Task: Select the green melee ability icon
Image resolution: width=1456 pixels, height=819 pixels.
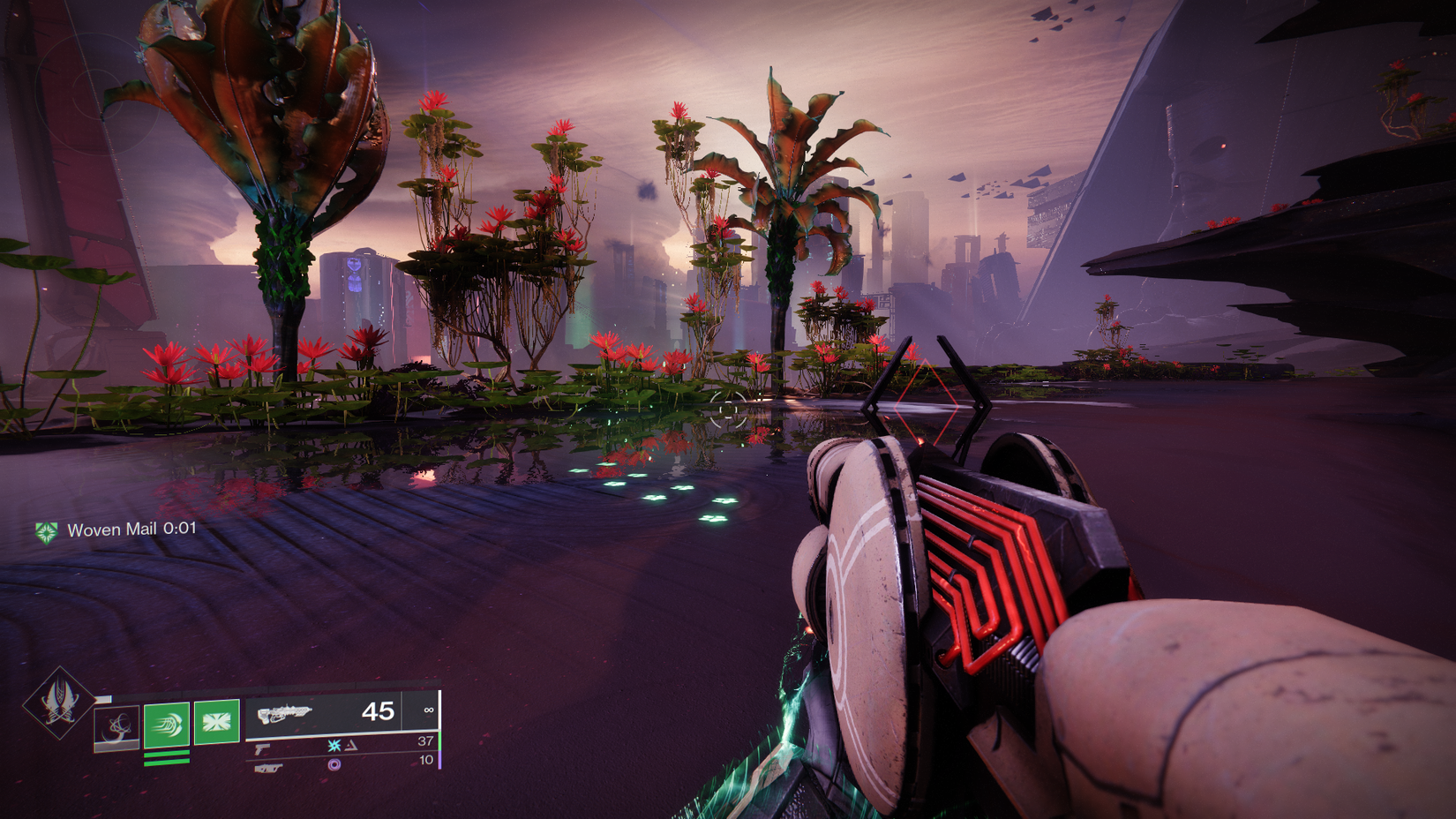Action: pos(165,725)
